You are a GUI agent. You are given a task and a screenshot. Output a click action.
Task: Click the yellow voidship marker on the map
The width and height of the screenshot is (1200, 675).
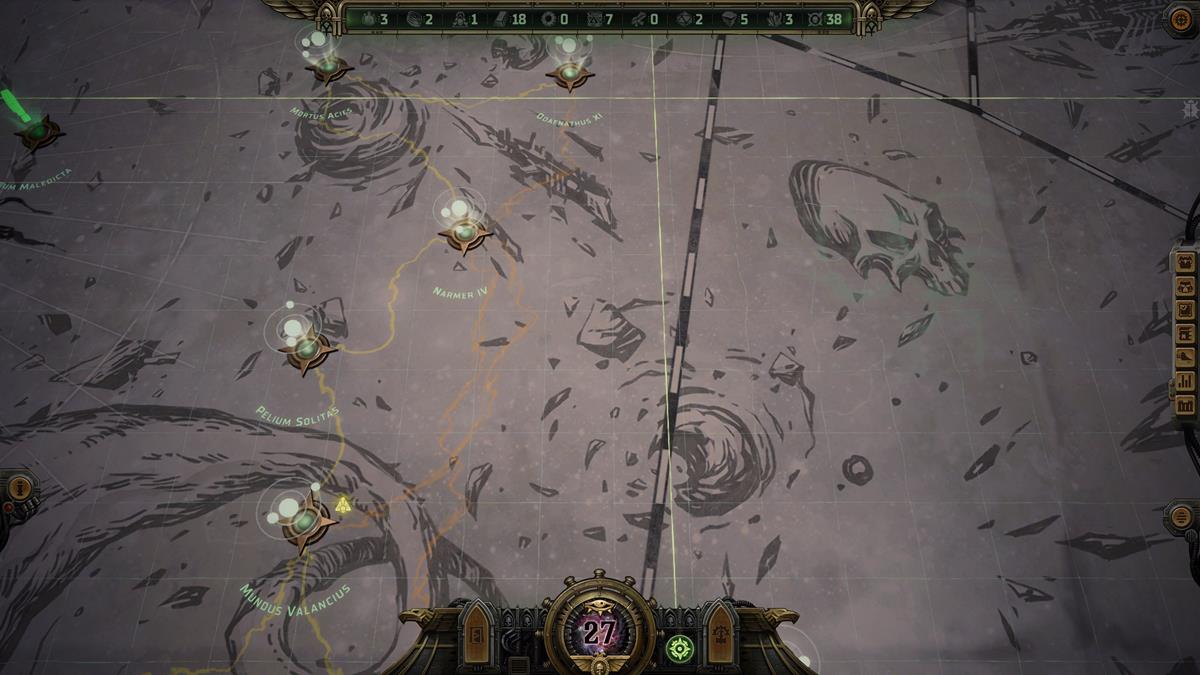[343, 503]
